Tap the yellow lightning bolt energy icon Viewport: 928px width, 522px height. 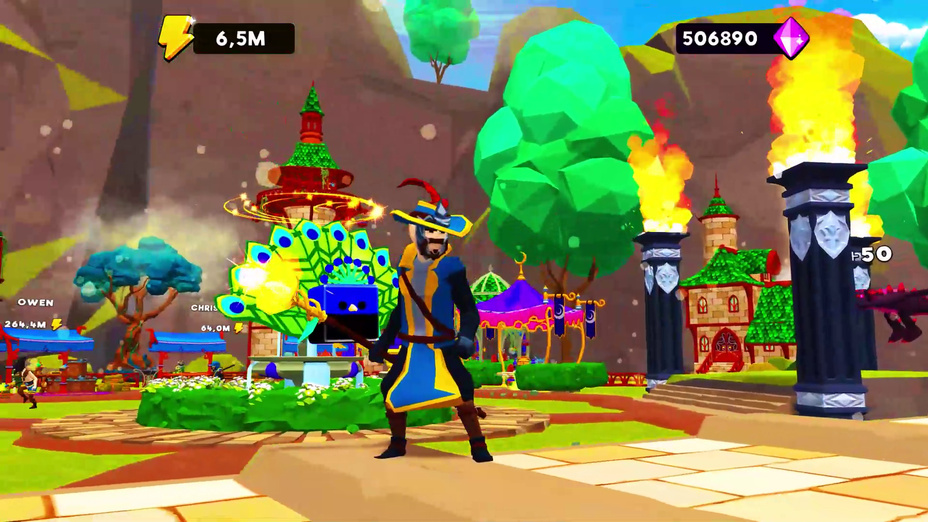pyautogui.click(x=174, y=38)
